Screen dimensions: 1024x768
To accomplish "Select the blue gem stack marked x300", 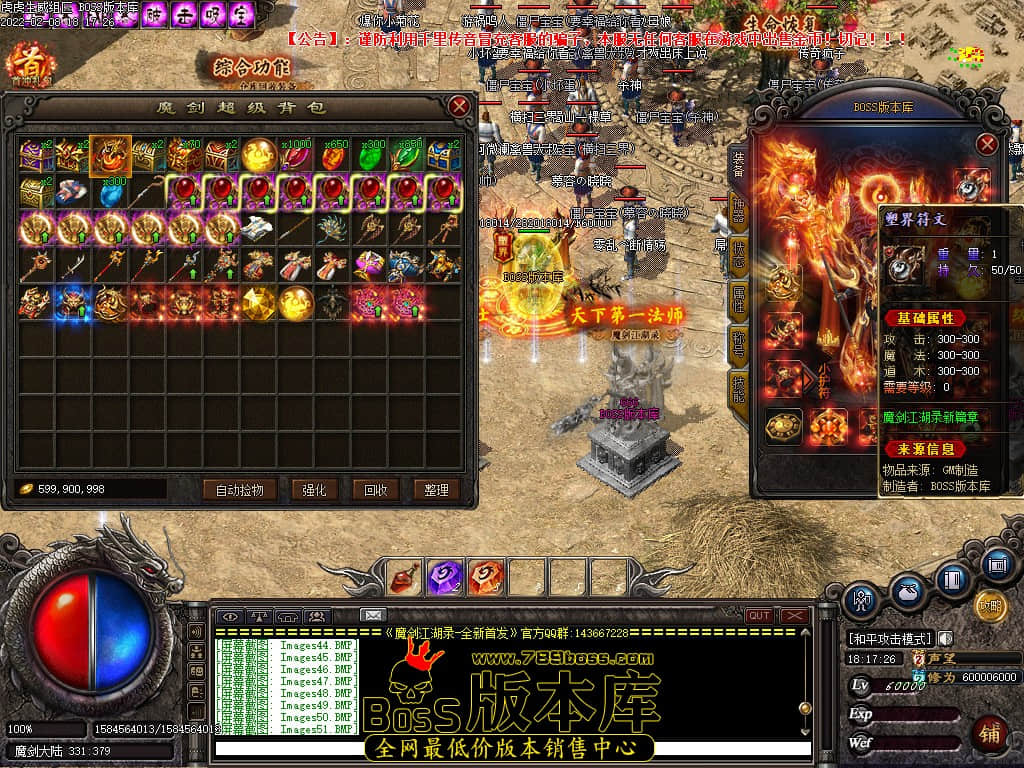I will (109, 192).
